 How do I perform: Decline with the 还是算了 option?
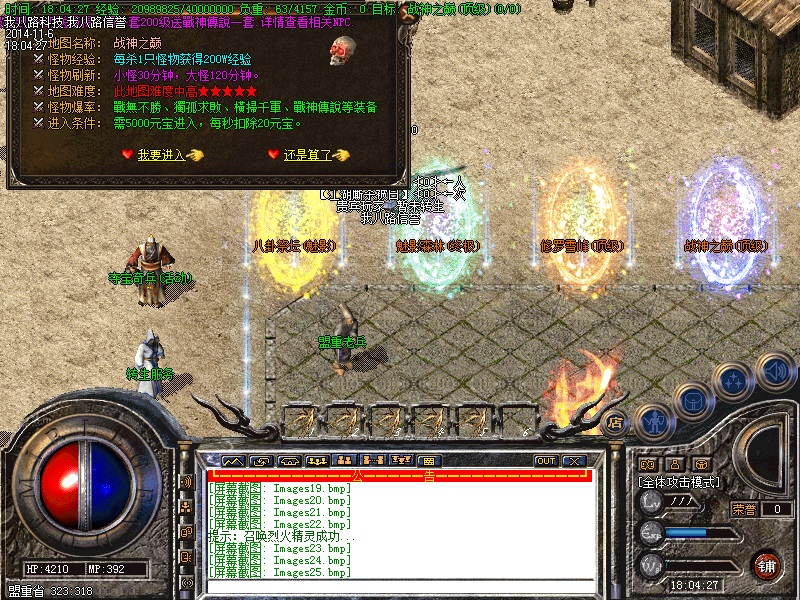click(304, 155)
